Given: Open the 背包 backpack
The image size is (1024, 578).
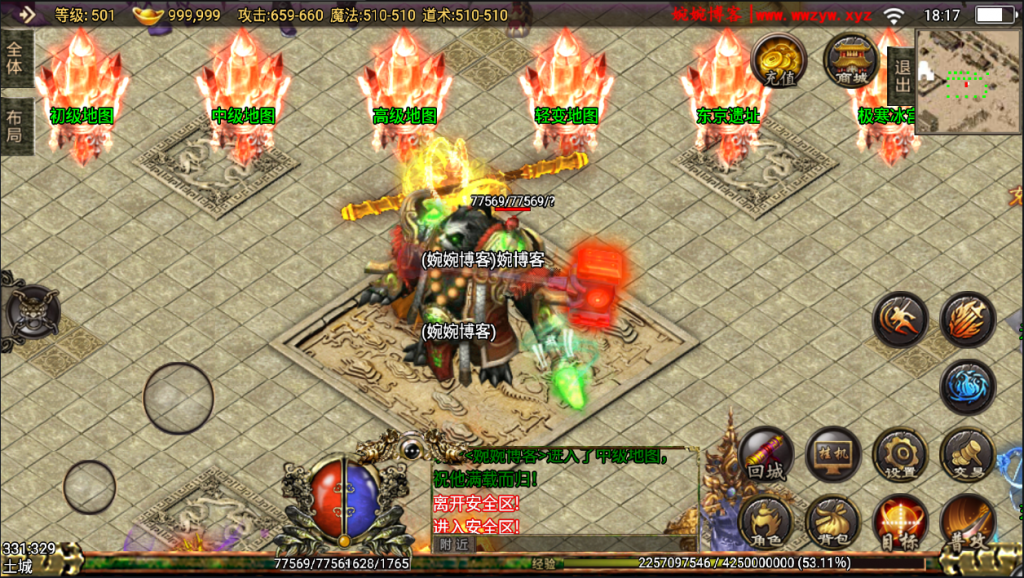Looking at the screenshot, I should pyautogui.click(x=832, y=522).
